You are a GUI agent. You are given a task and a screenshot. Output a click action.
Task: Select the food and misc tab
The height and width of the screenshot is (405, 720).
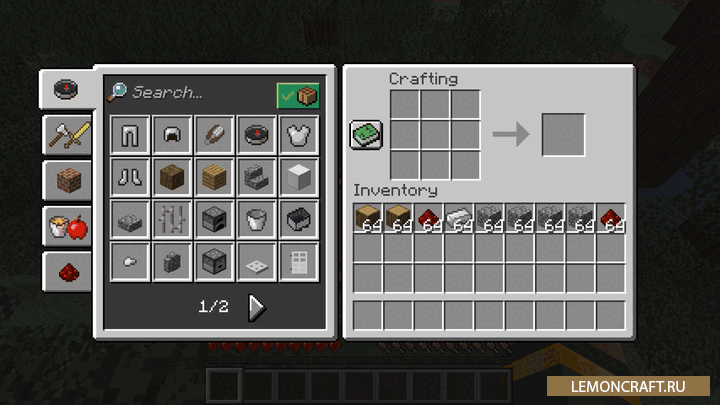click(66, 226)
